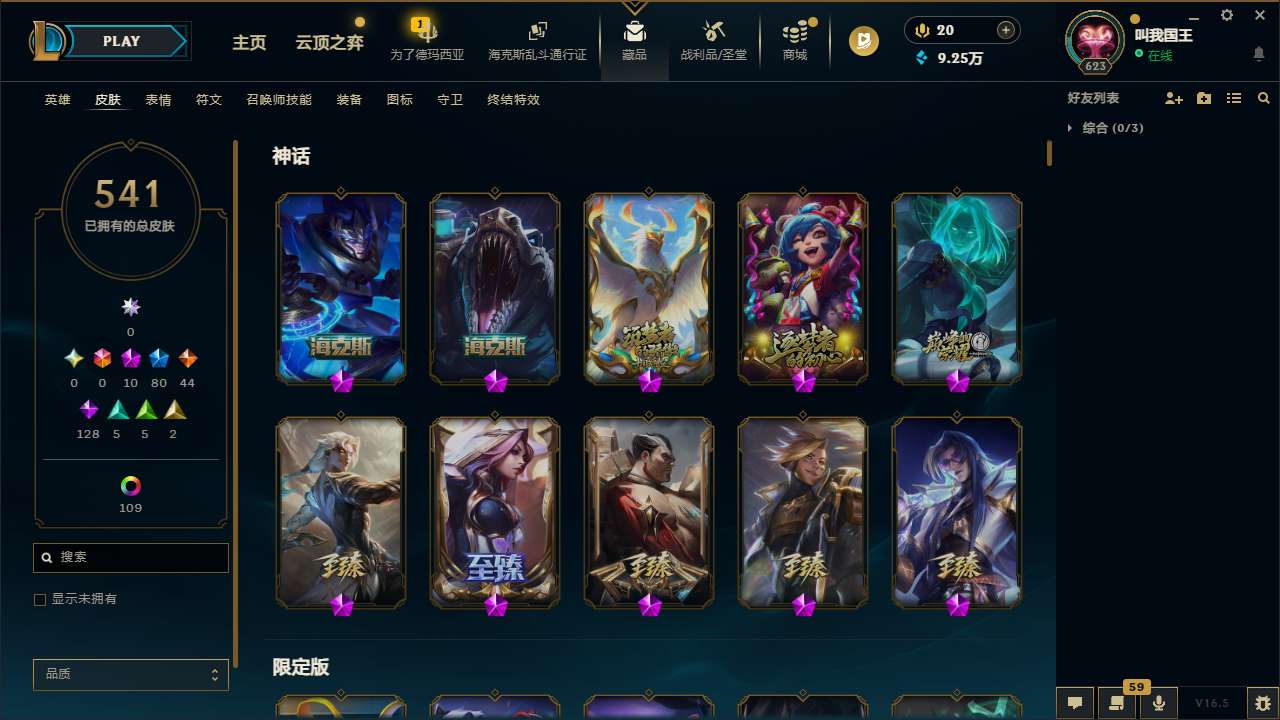Open the friends list search icon
Viewport: 1280px width, 720px height.
point(1264,98)
